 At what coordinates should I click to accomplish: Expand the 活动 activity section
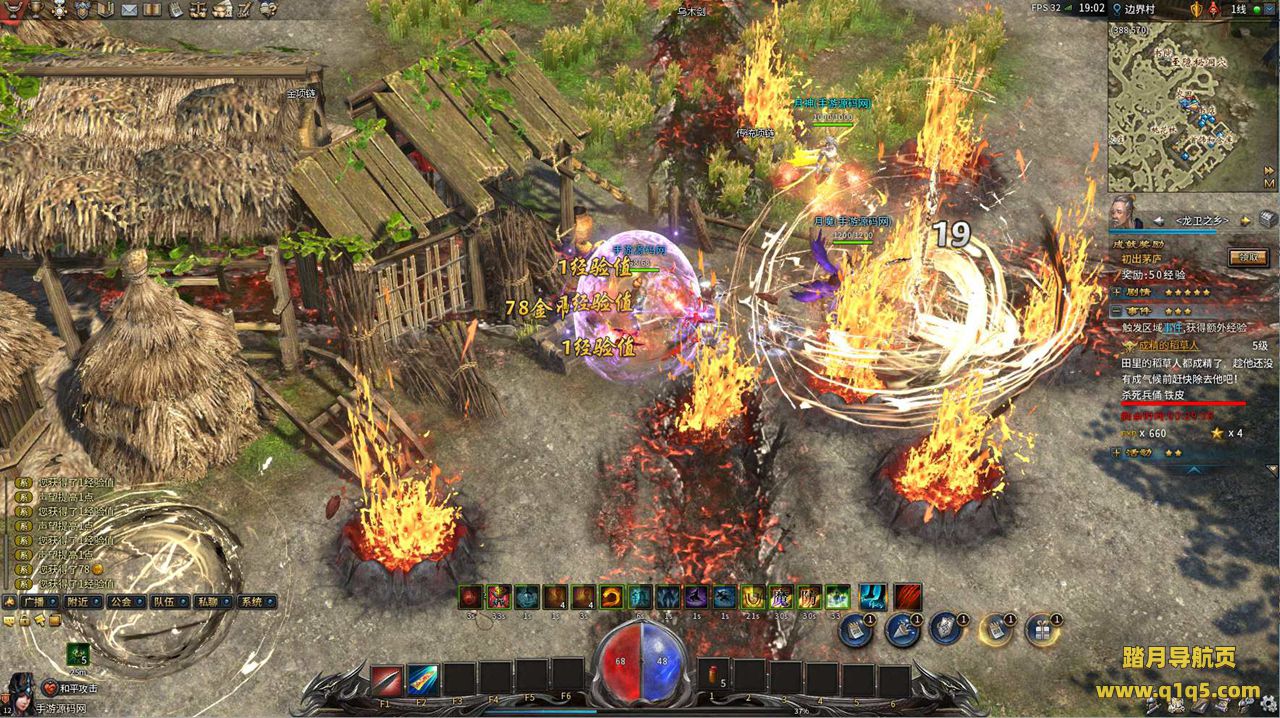click(x=1117, y=452)
